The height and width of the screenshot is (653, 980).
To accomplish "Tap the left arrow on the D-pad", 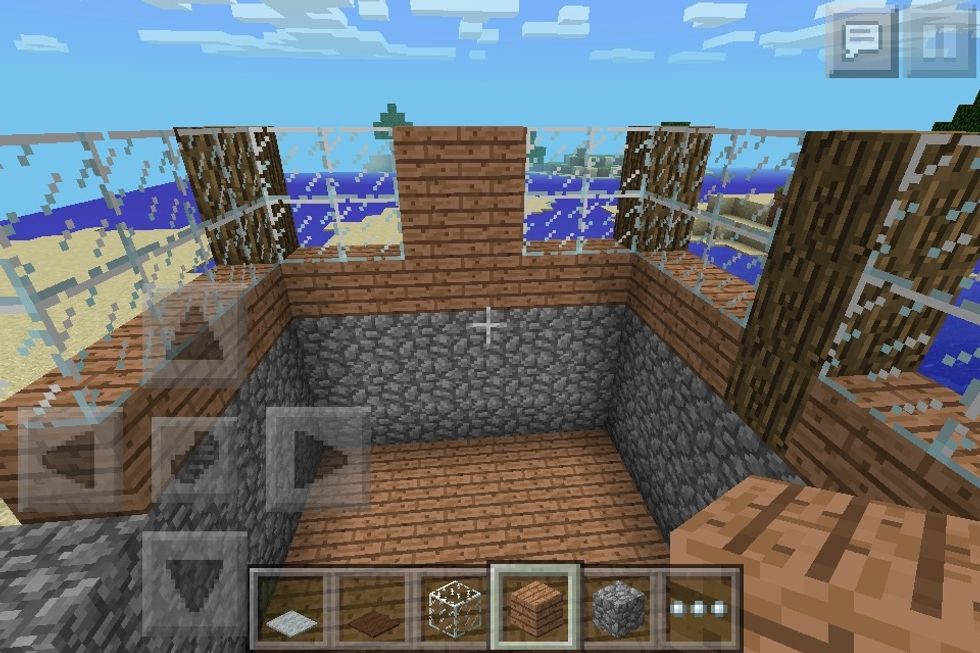I will [x=73, y=459].
